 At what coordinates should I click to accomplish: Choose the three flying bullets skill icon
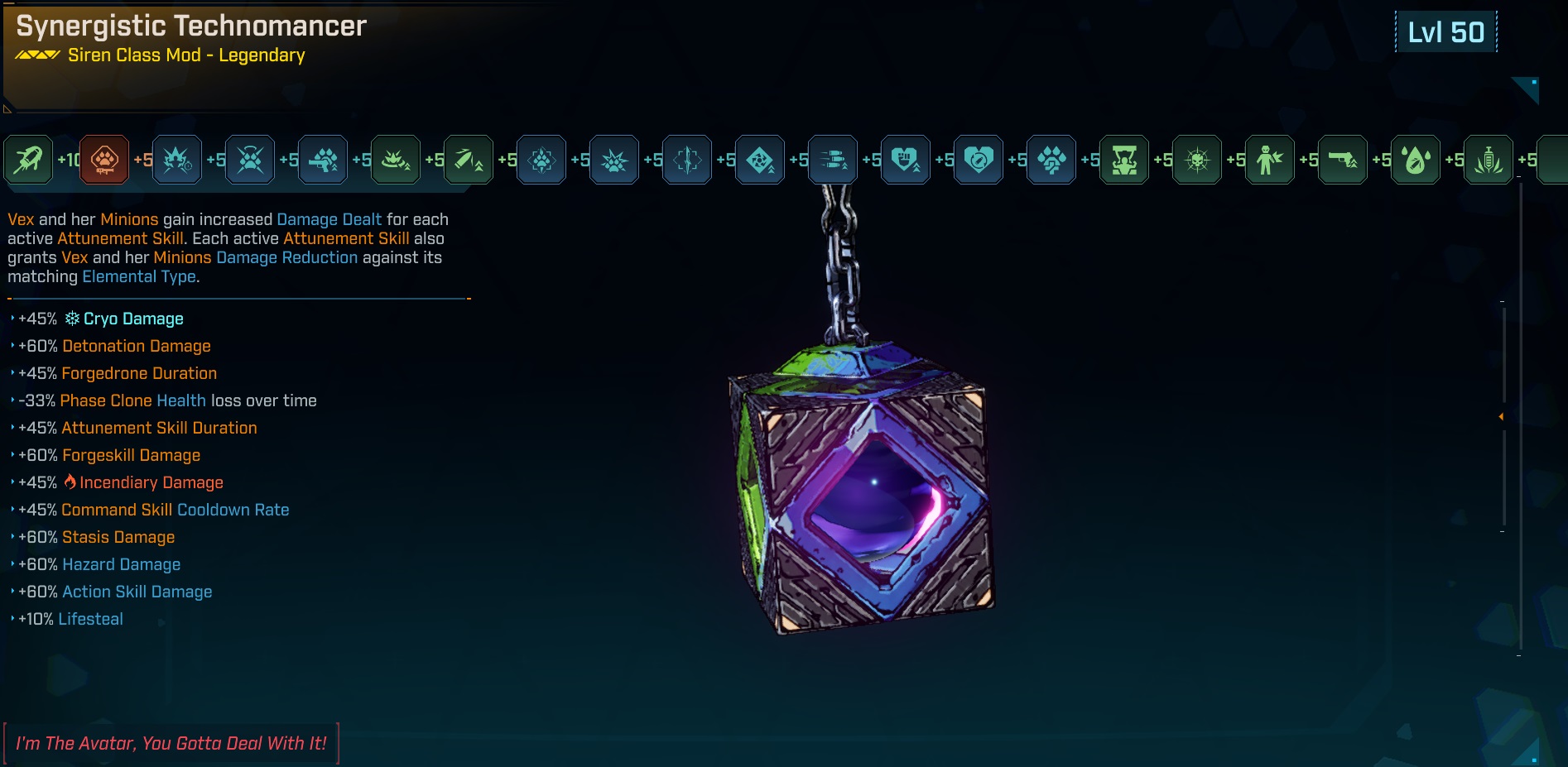833,159
